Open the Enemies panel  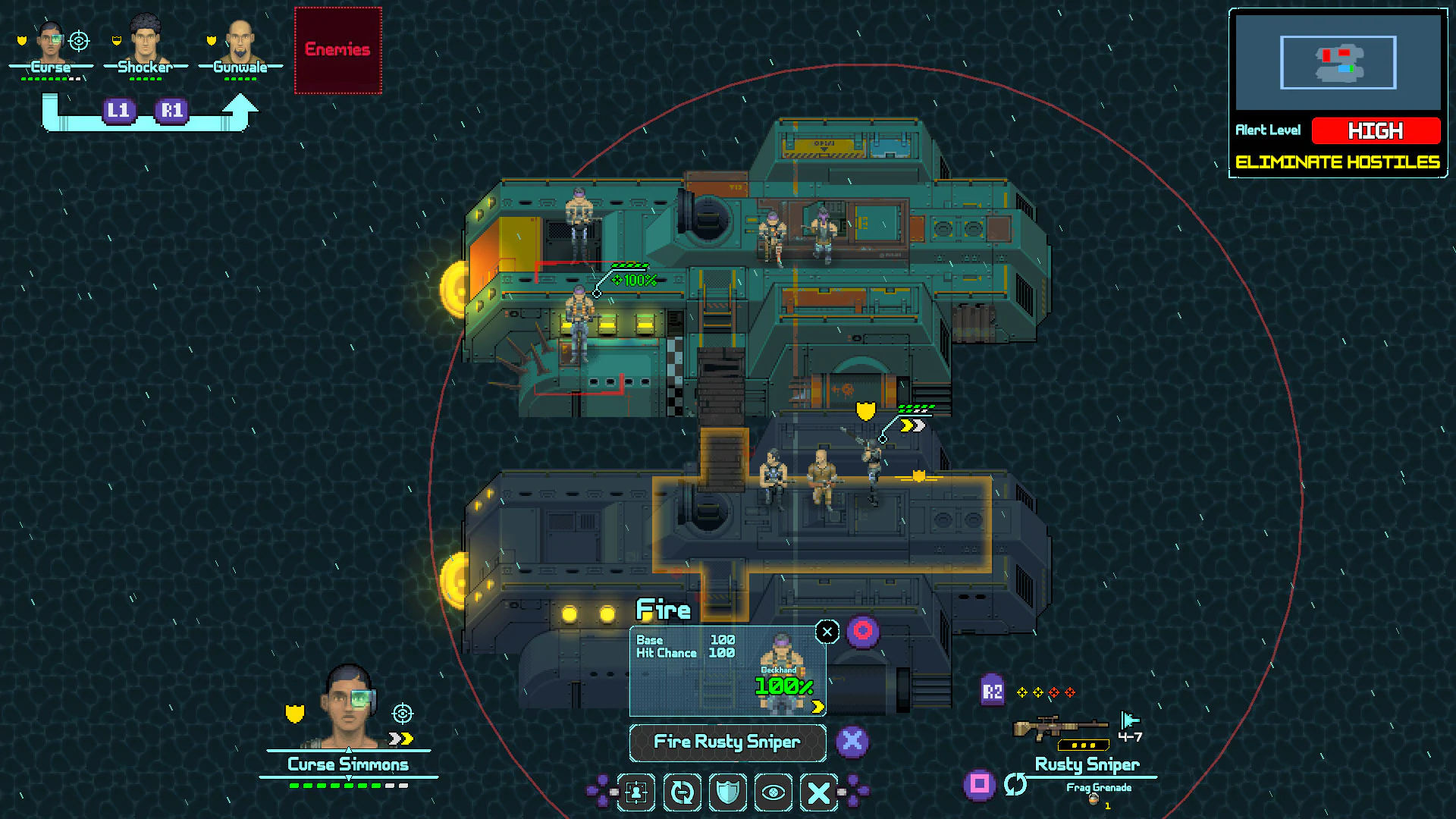[x=337, y=49]
